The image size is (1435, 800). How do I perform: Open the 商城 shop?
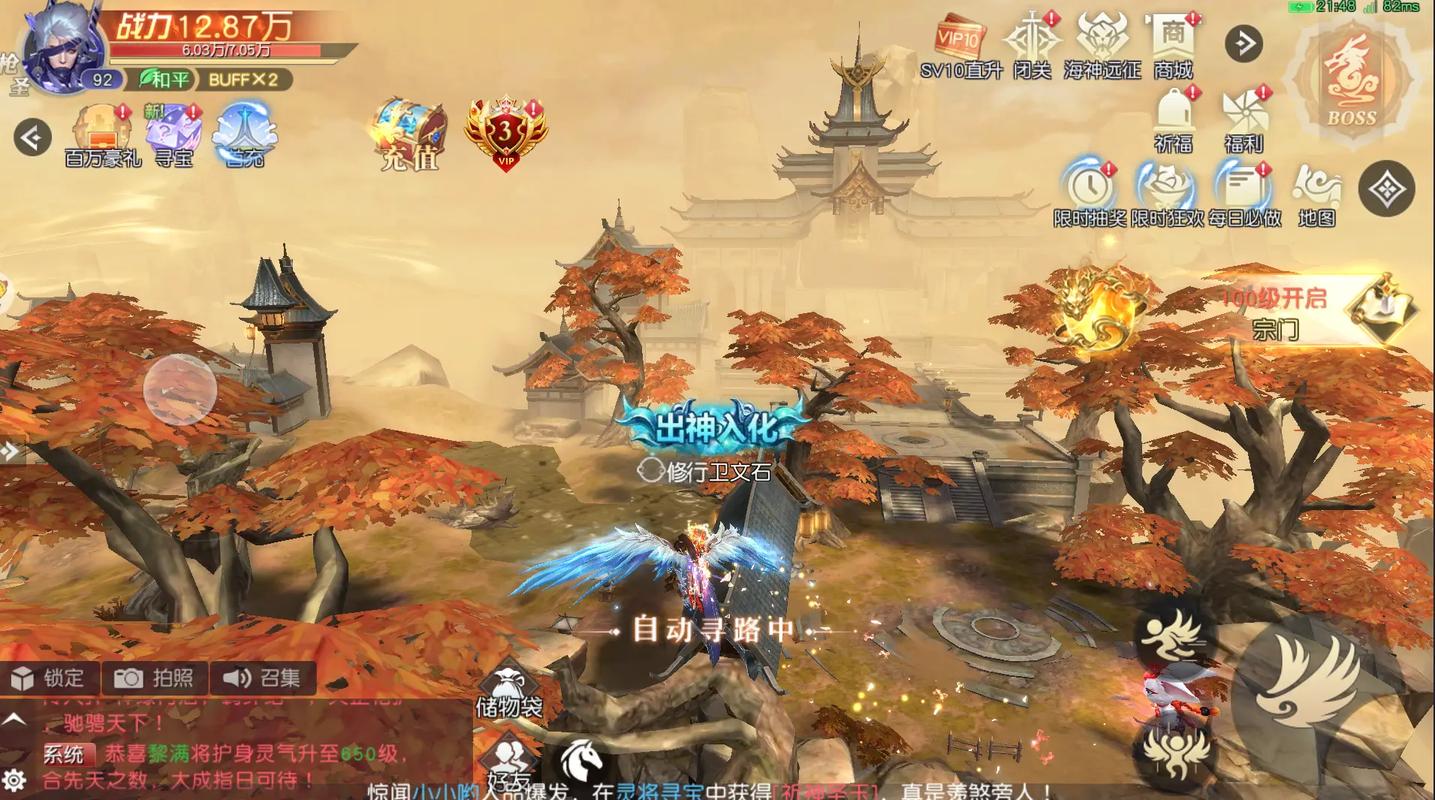[1173, 45]
